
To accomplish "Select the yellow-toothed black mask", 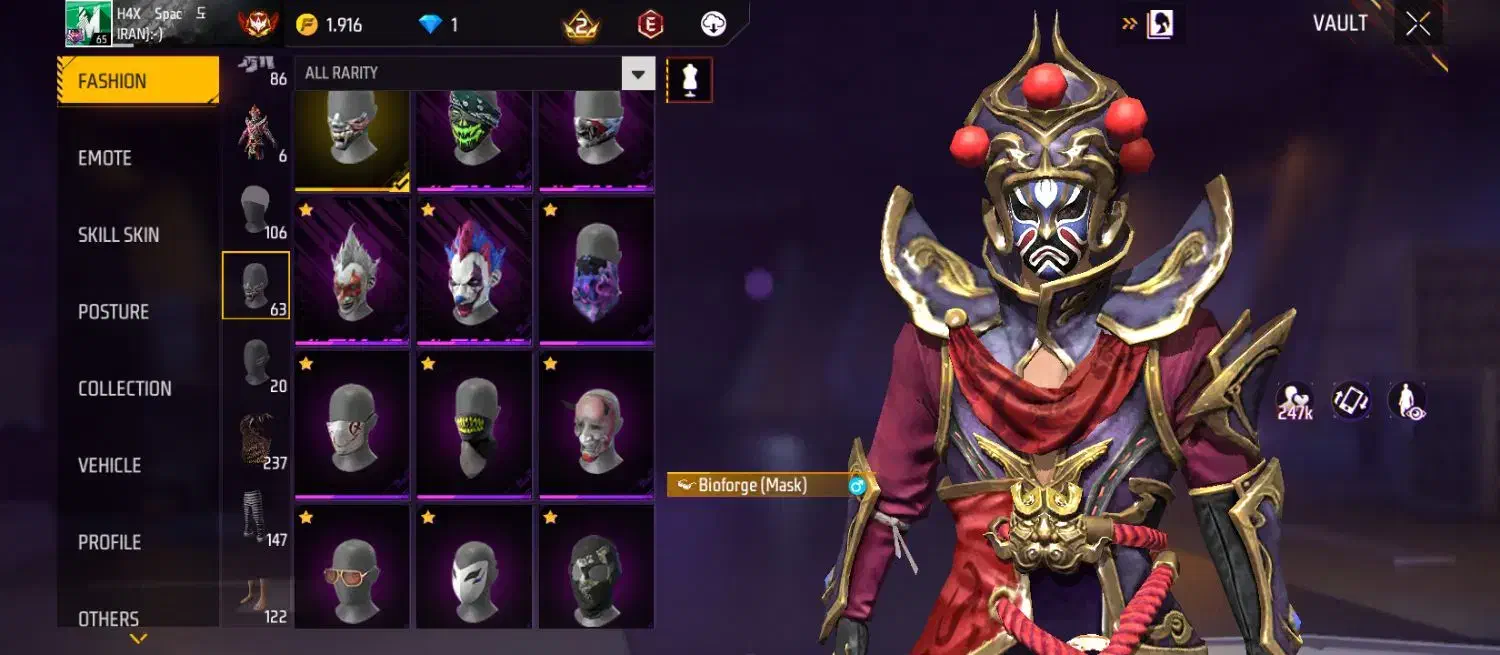I will [474, 424].
